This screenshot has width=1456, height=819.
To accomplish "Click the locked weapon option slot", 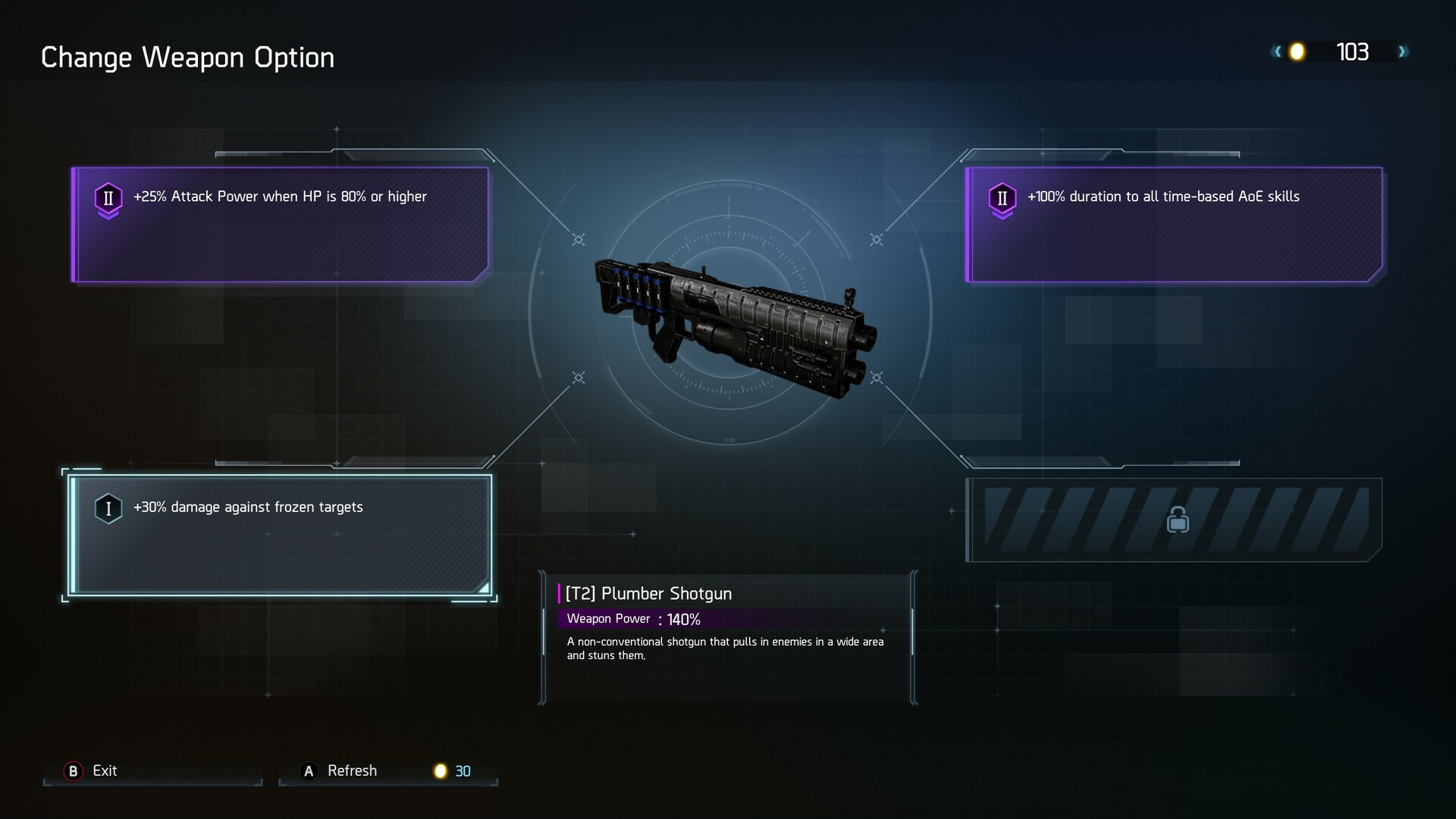I will (1175, 520).
